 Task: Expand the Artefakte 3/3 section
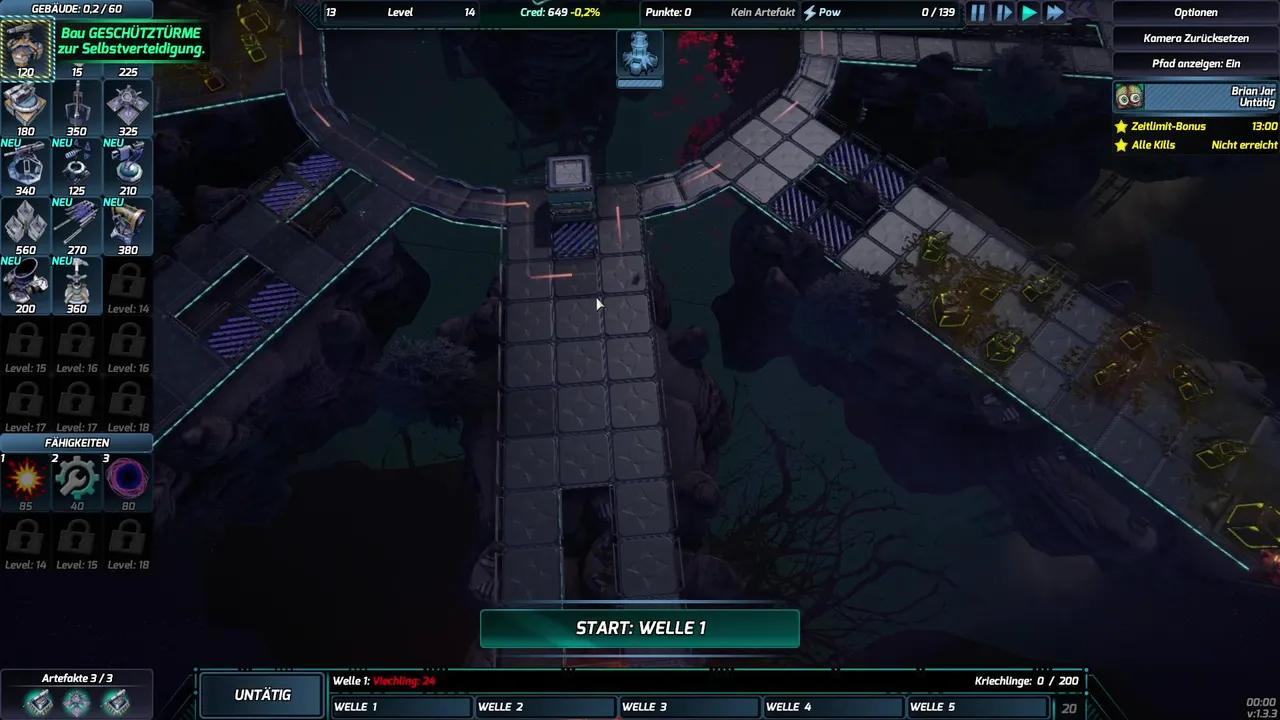(x=76, y=677)
